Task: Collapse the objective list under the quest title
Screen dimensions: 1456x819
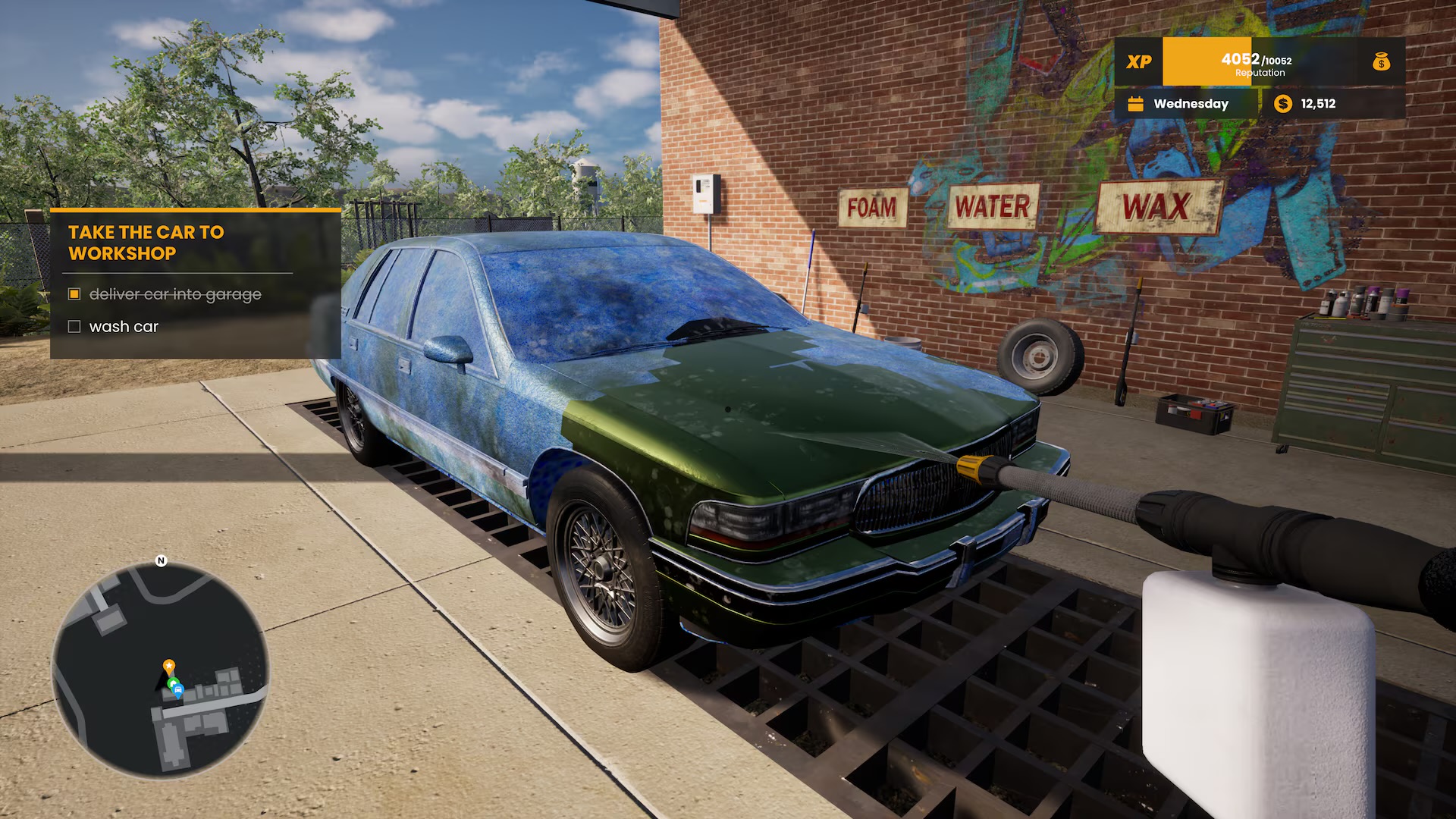Action: tap(146, 243)
